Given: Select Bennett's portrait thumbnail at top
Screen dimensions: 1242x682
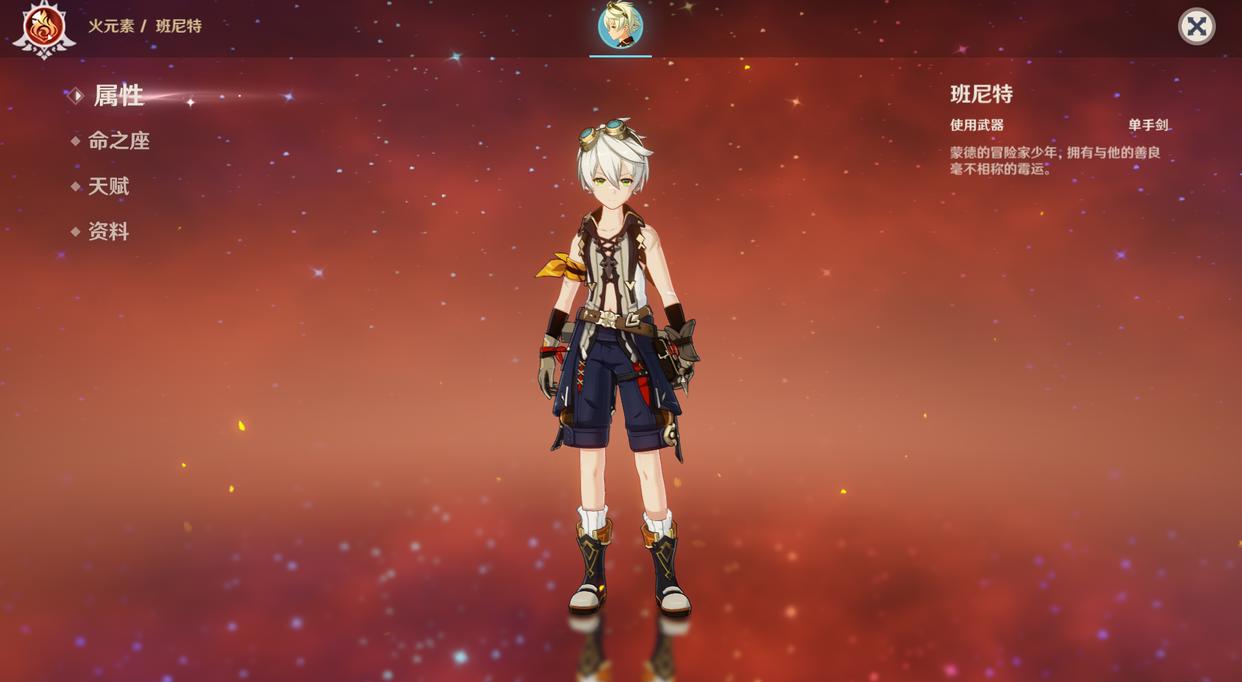Looking at the screenshot, I should (x=620, y=26).
